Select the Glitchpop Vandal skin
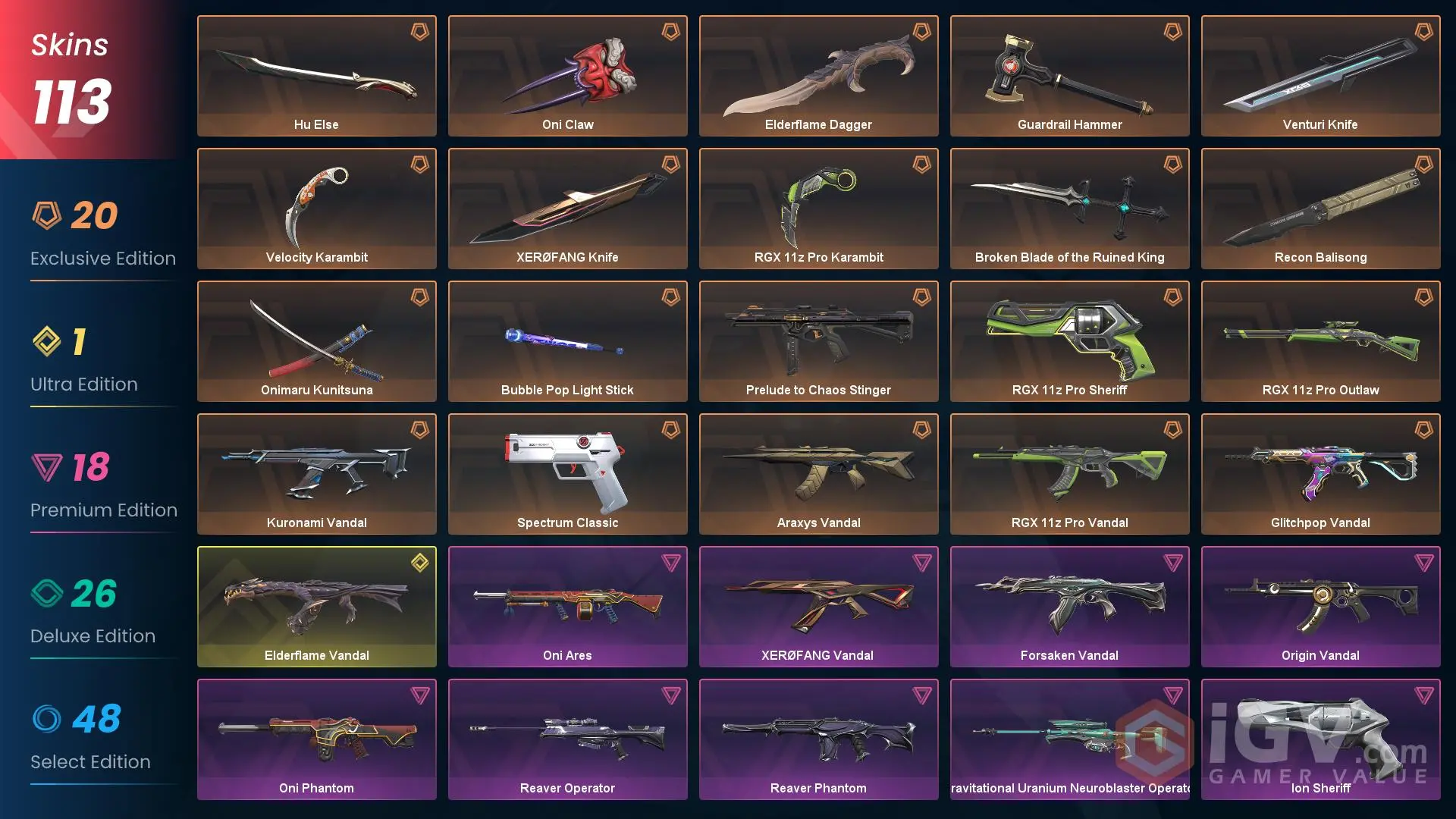Screen dimensions: 1456x819 click(x=1320, y=473)
